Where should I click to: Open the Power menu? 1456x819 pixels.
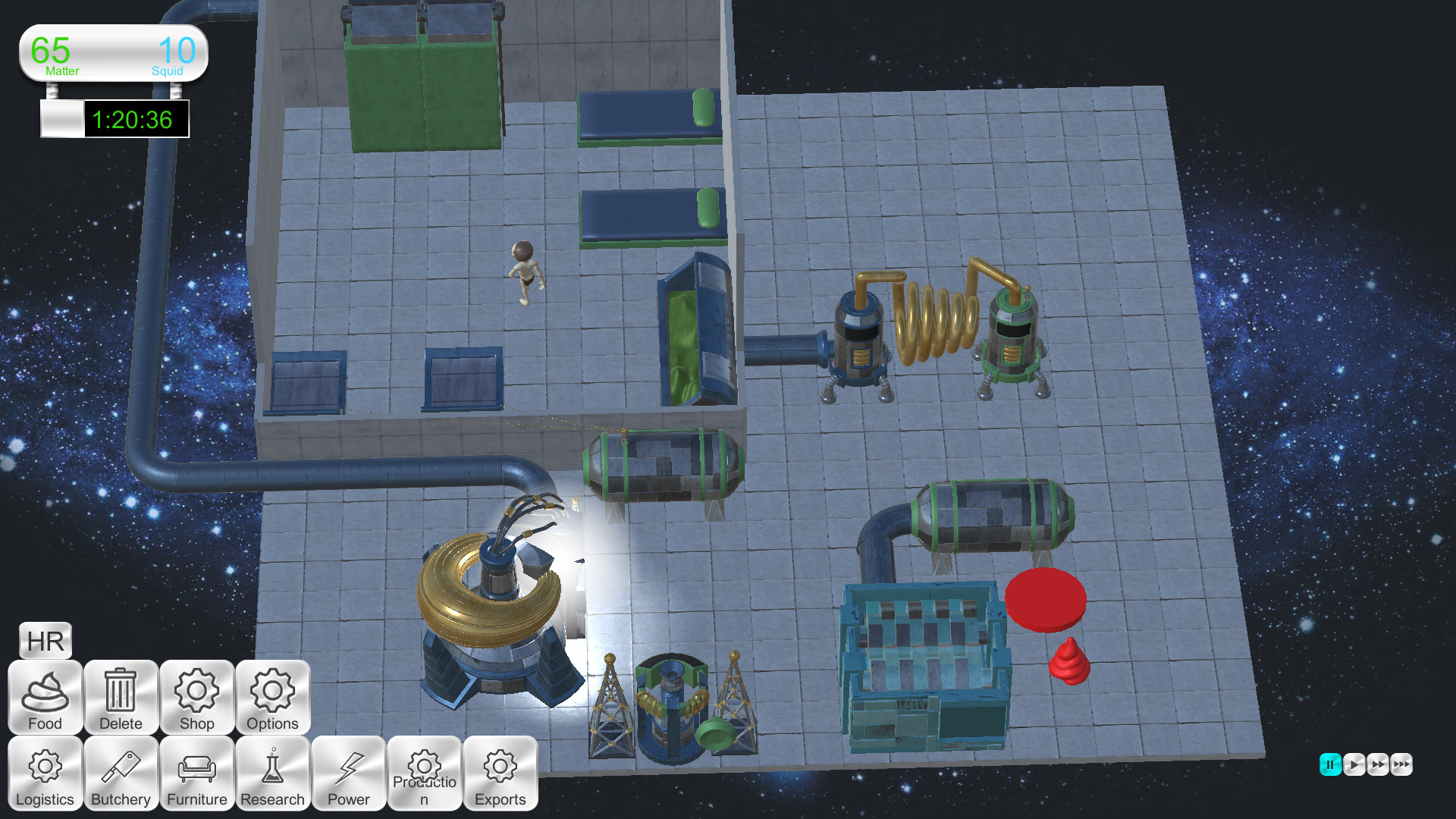pyautogui.click(x=348, y=773)
